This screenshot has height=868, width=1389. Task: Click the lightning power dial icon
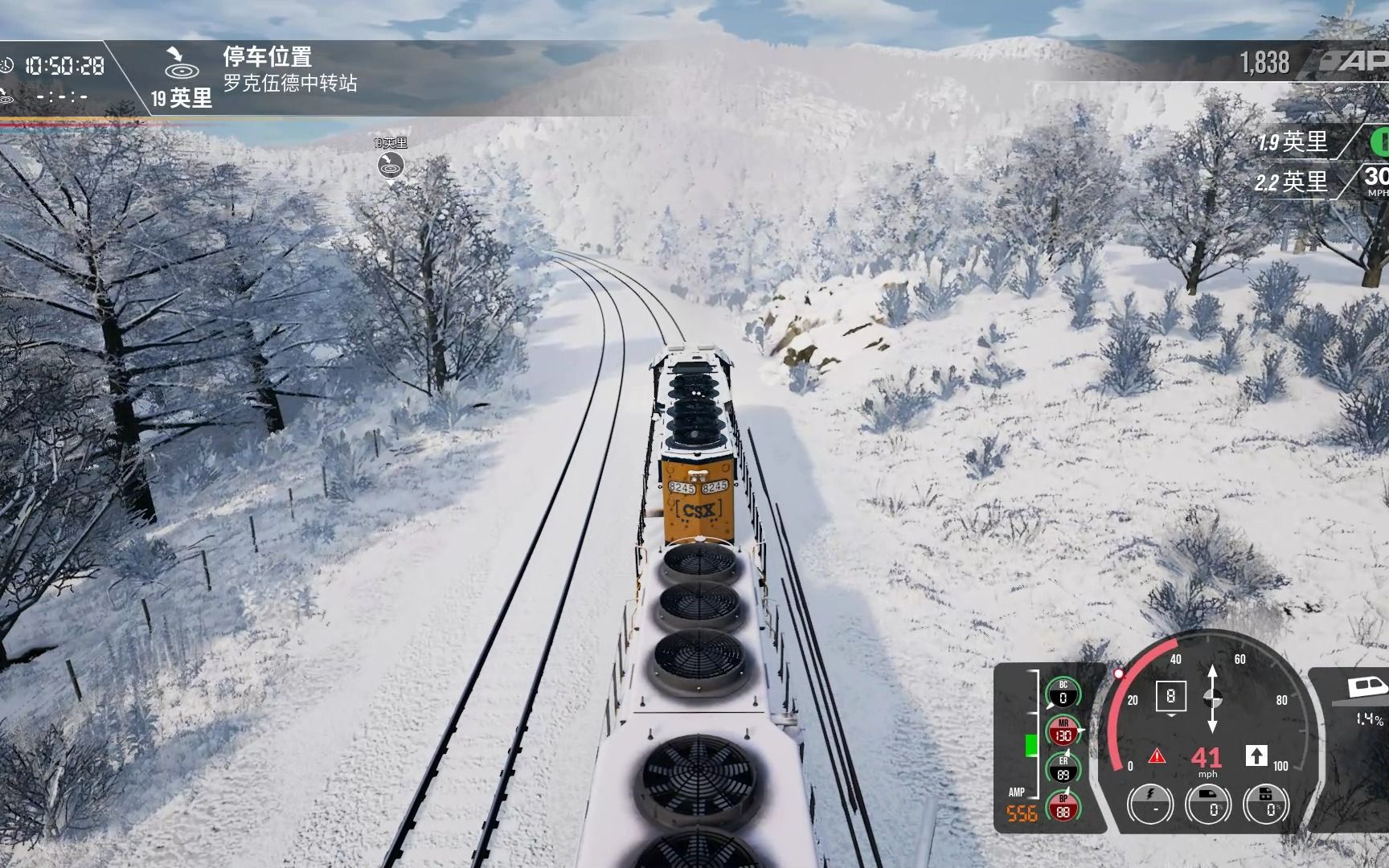1152,803
